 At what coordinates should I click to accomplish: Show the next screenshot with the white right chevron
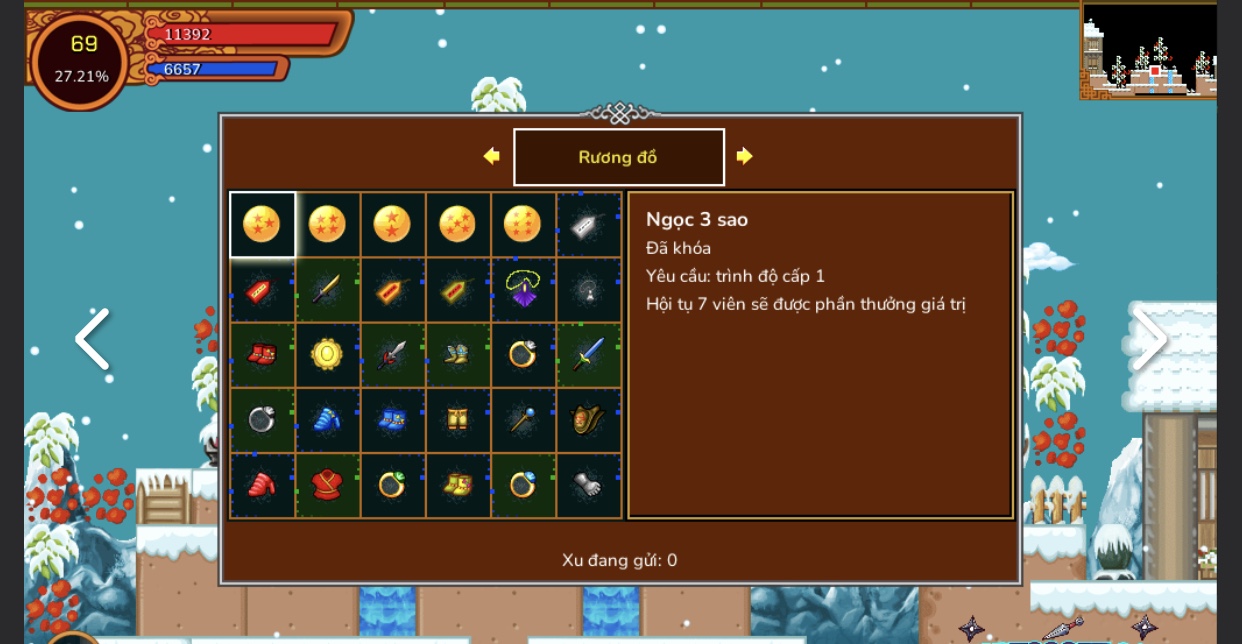point(1148,339)
